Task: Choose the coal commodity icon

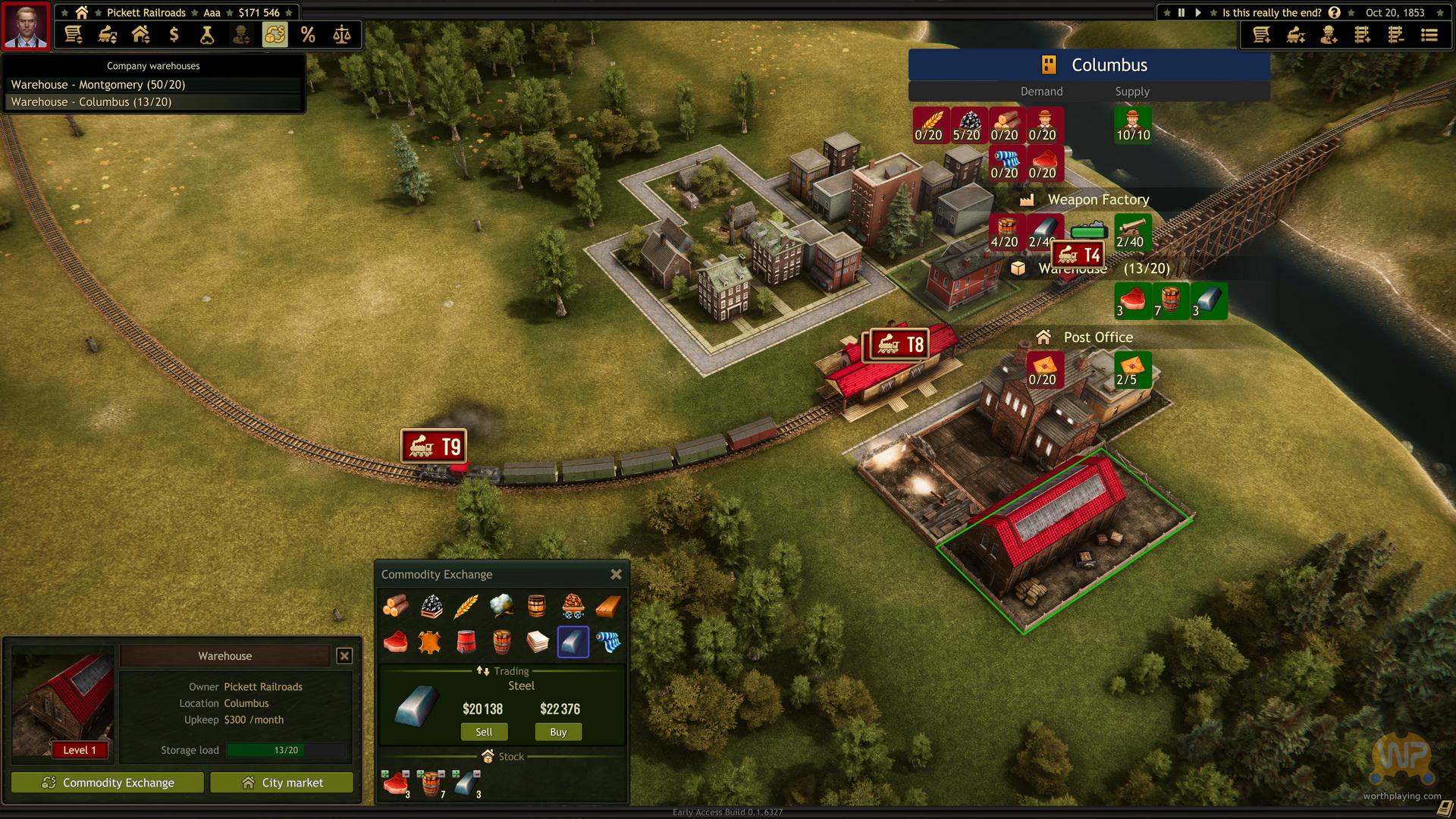Action: click(x=431, y=606)
